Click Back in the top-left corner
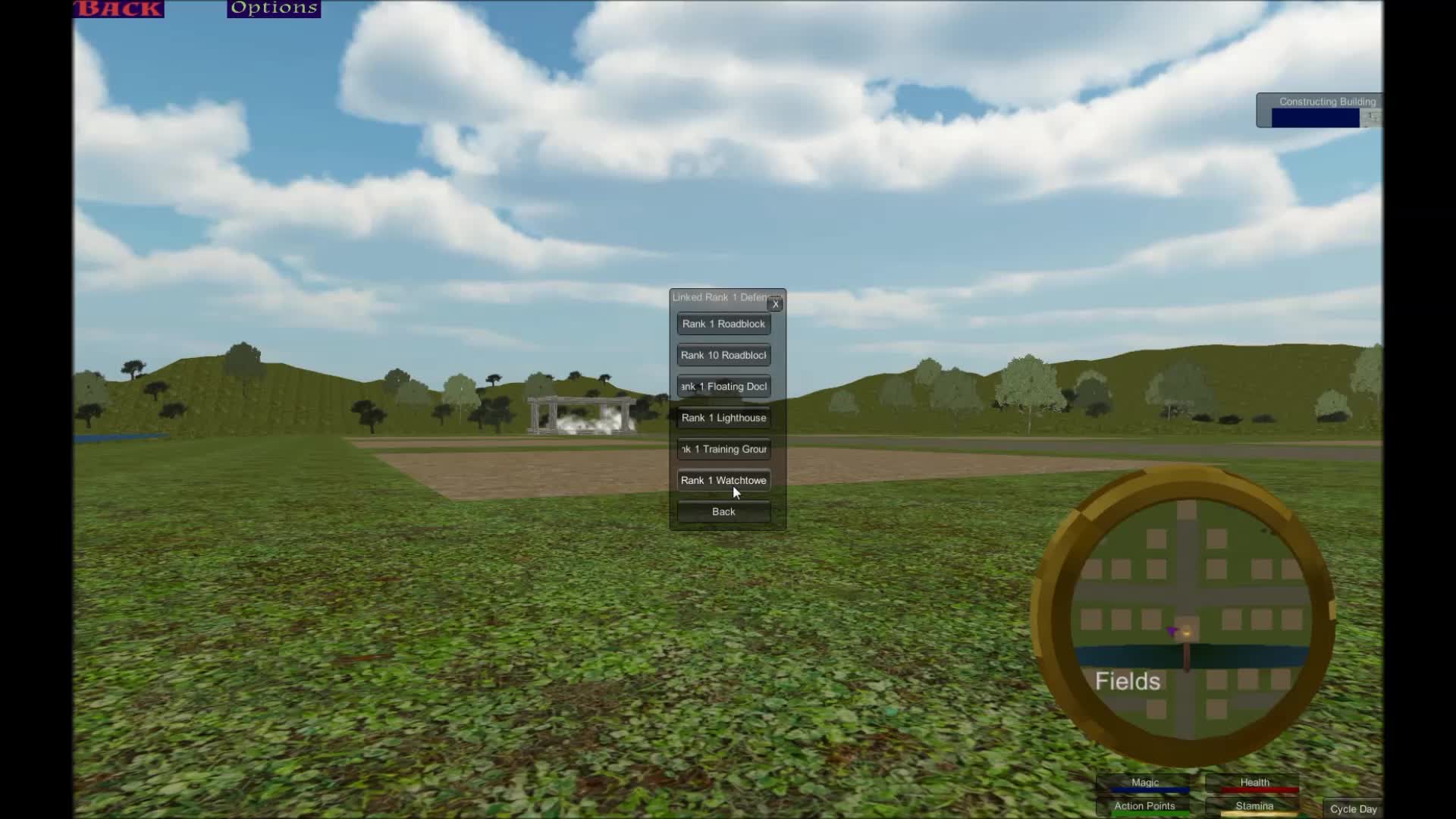This screenshot has width=1456, height=819. (x=118, y=9)
